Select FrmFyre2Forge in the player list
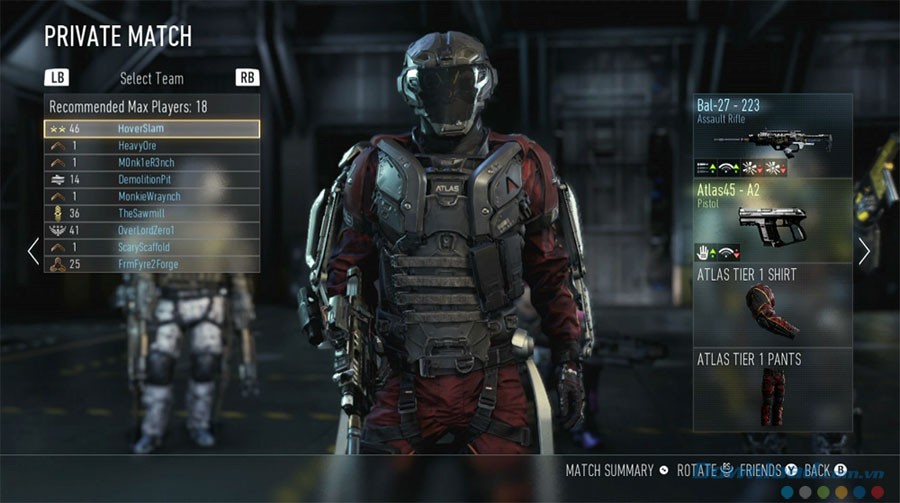This screenshot has width=900, height=503. pyautogui.click(x=151, y=265)
